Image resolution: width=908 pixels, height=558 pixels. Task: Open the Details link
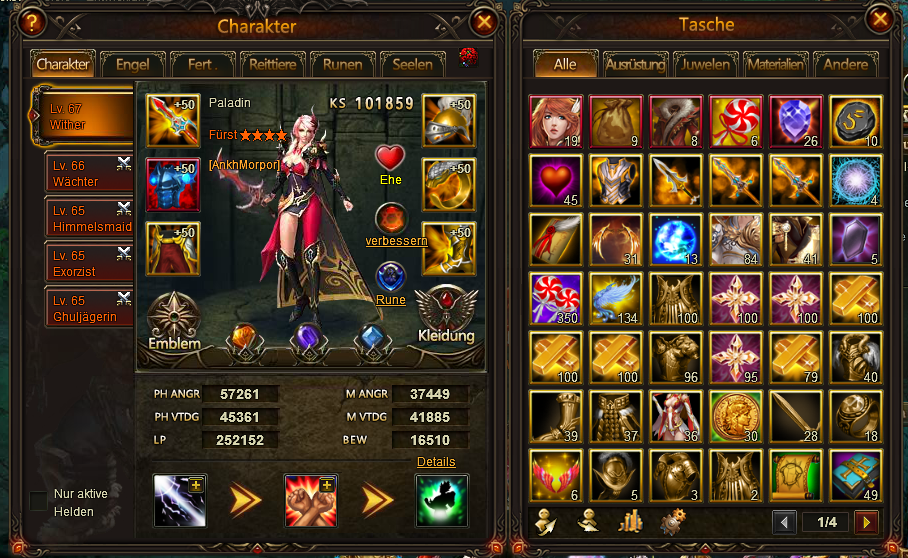point(436,462)
